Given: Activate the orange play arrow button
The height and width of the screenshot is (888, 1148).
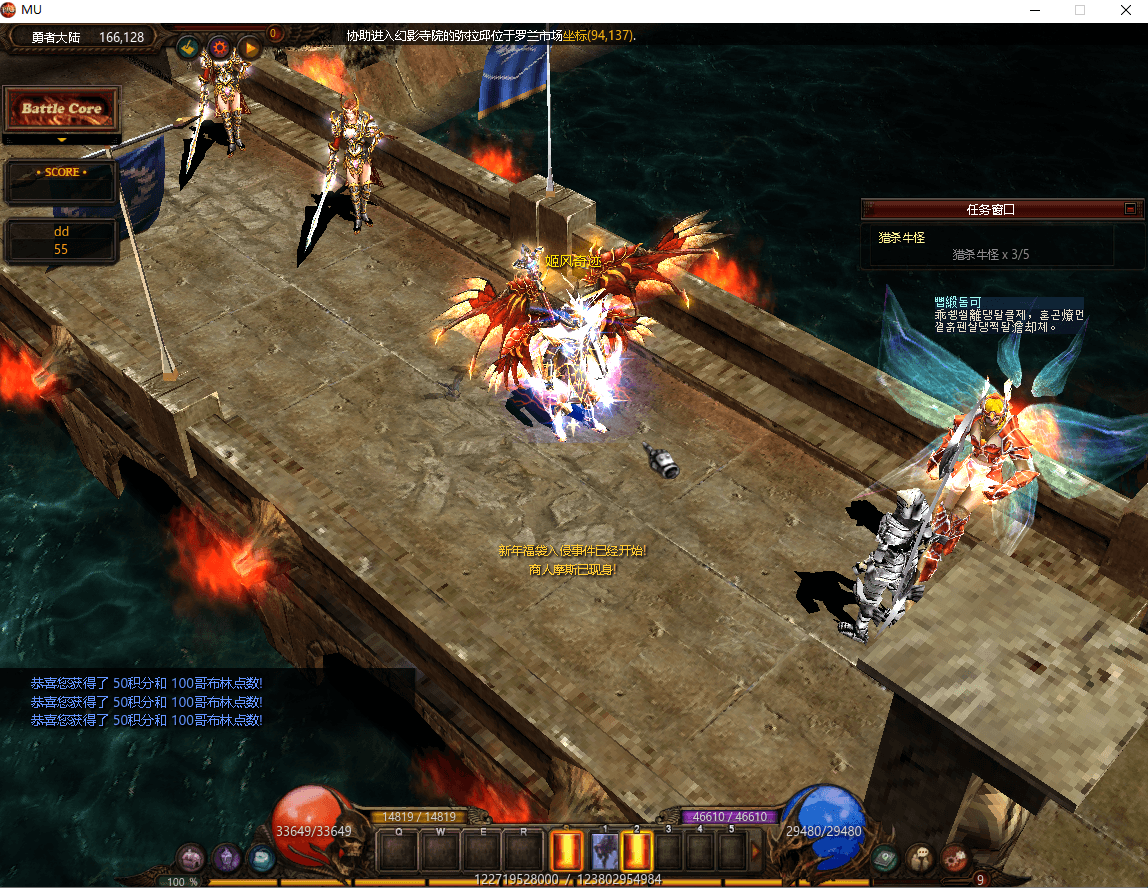Looking at the screenshot, I should (250, 46).
